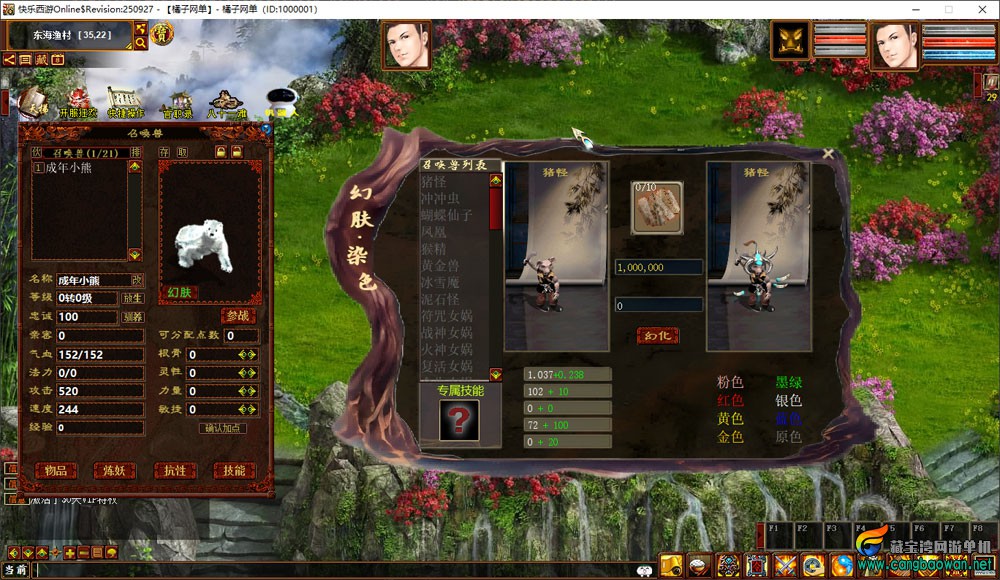Select 成年小熊 in the pet list
1000x580 pixels.
coord(66,169)
